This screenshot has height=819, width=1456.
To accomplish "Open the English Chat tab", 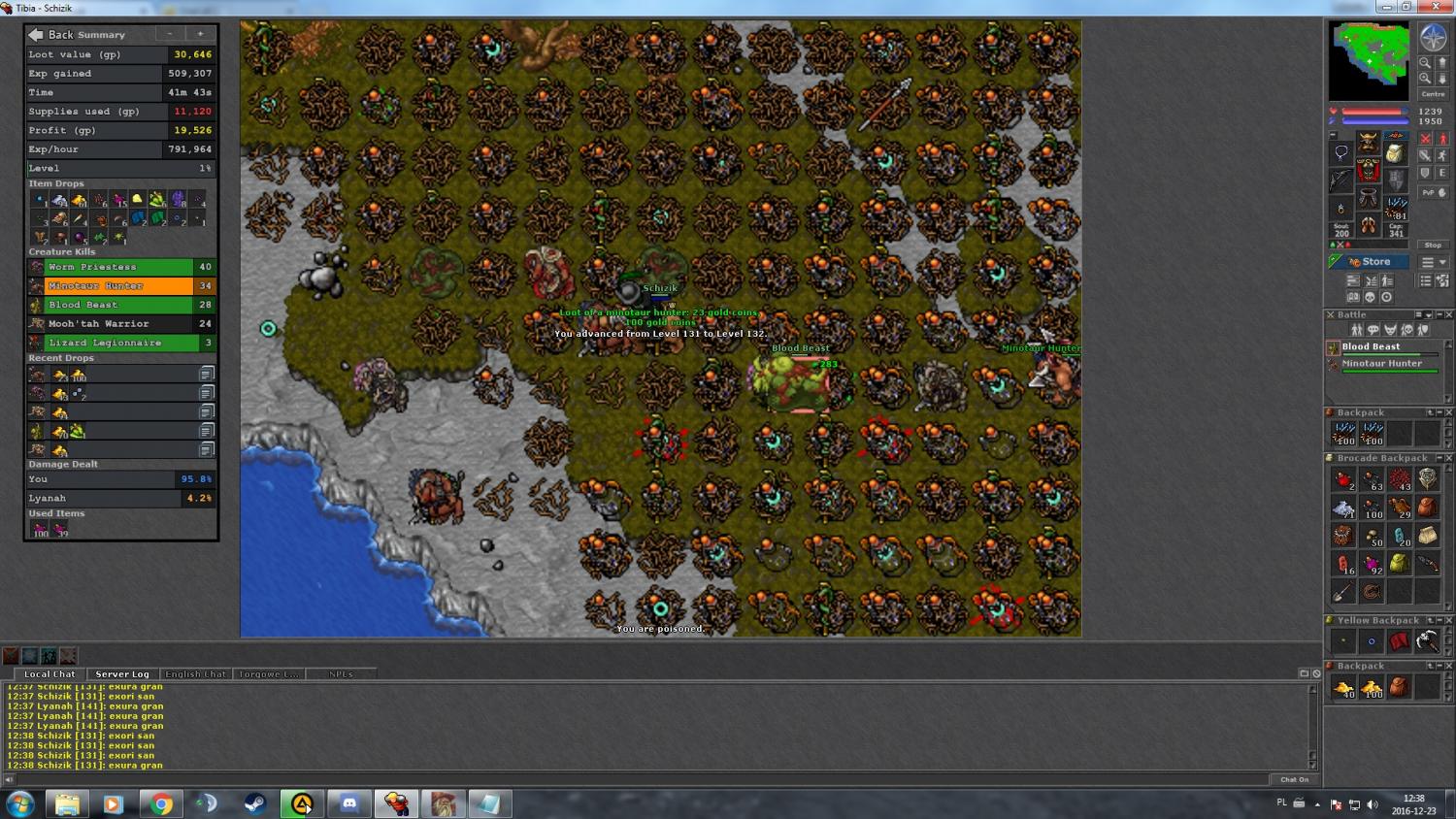I will click(x=195, y=673).
